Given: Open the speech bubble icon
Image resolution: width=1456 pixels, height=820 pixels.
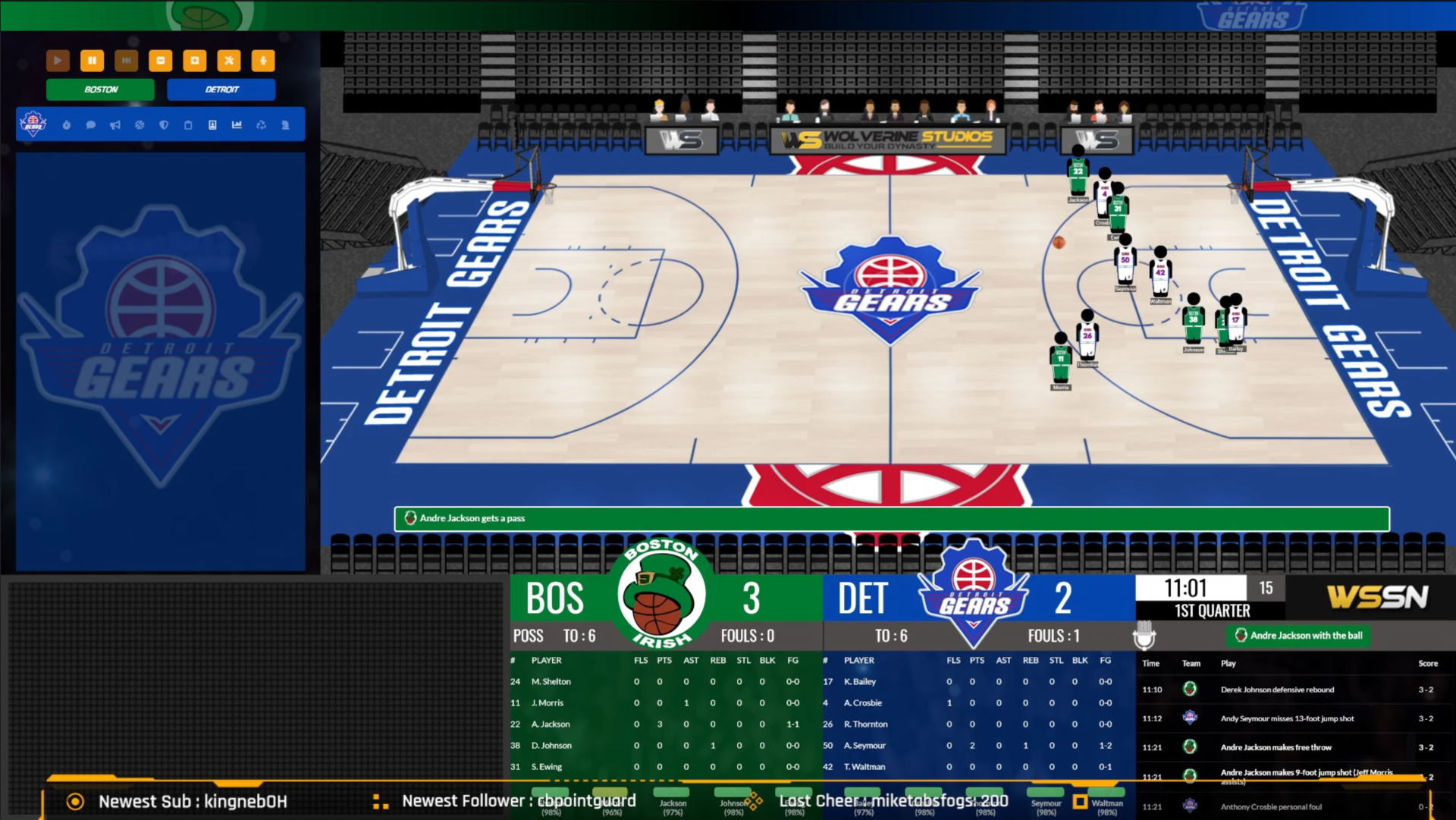Looking at the screenshot, I should pyautogui.click(x=91, y=125).
